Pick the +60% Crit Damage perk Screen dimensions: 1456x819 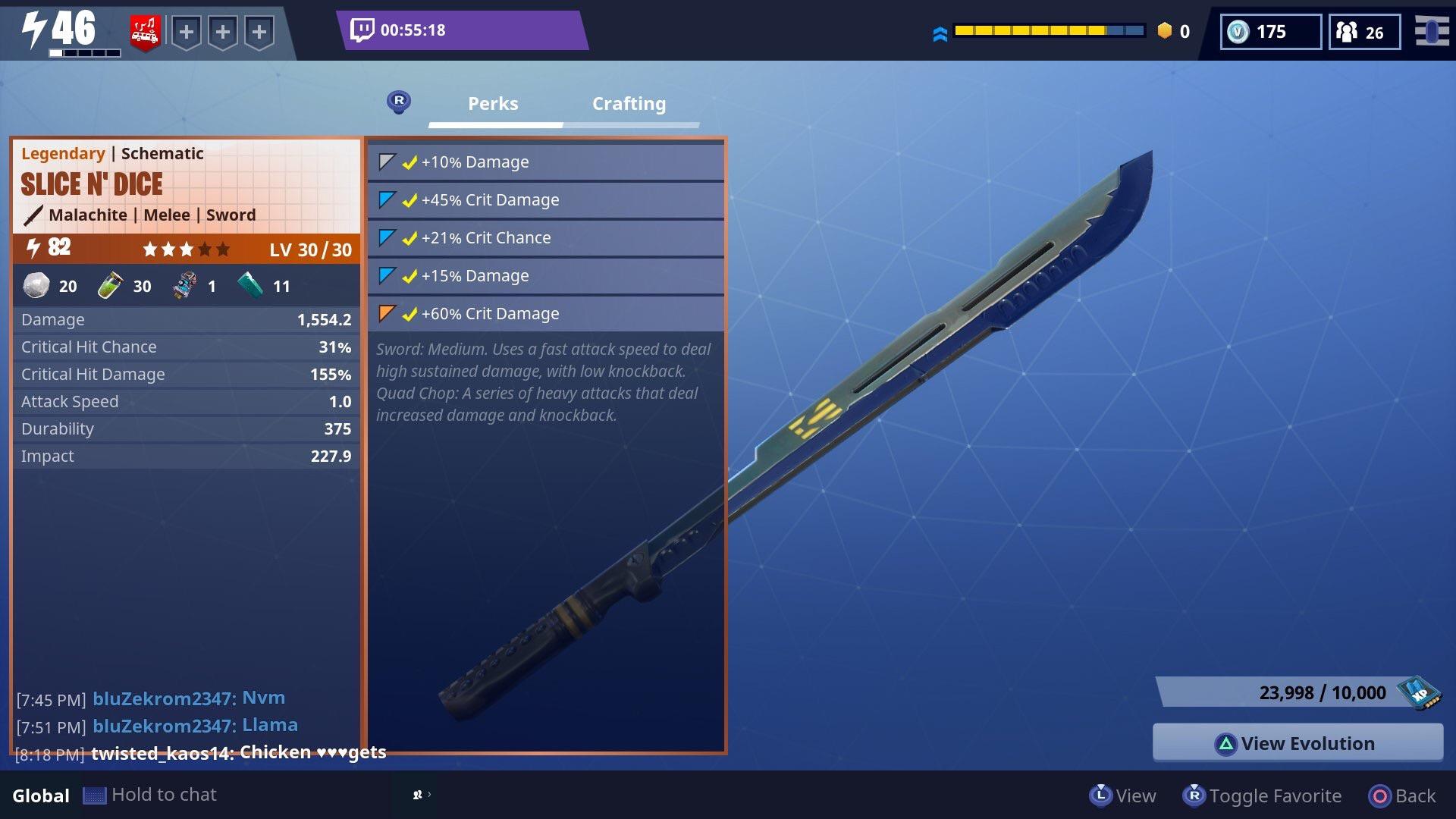(x=546, y=313)
